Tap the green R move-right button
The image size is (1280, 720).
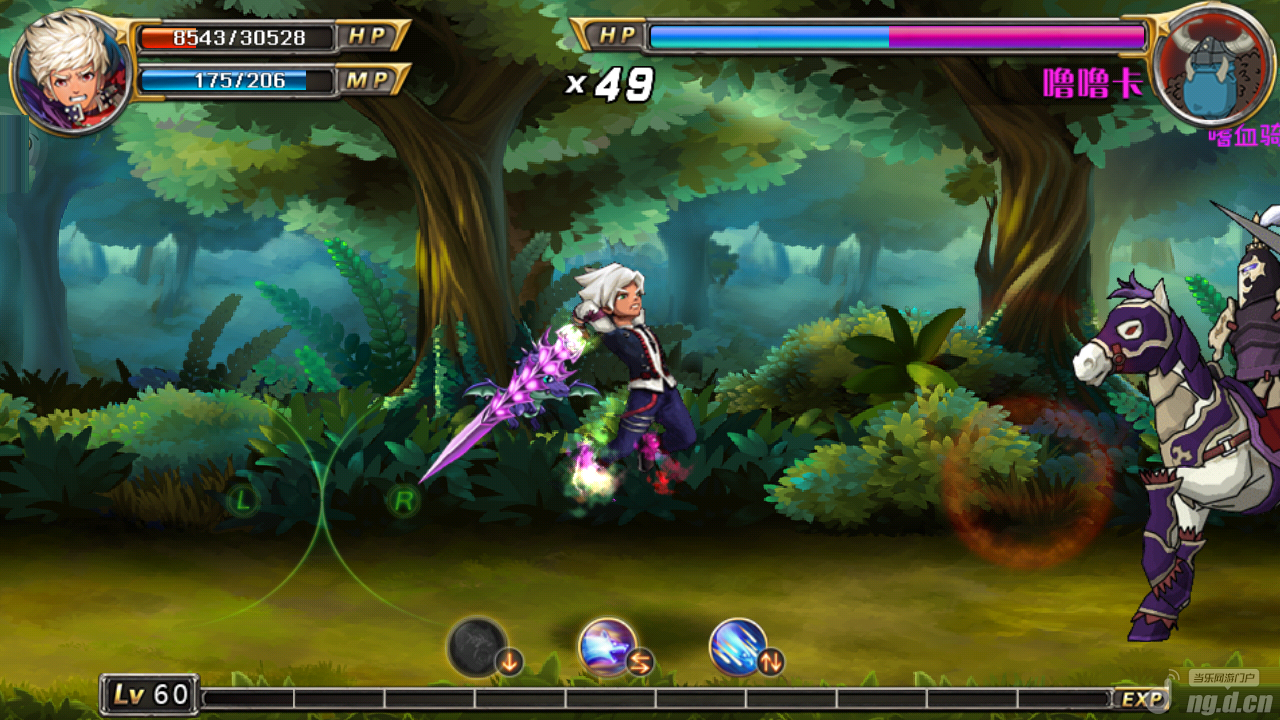[x=403, y=499]
